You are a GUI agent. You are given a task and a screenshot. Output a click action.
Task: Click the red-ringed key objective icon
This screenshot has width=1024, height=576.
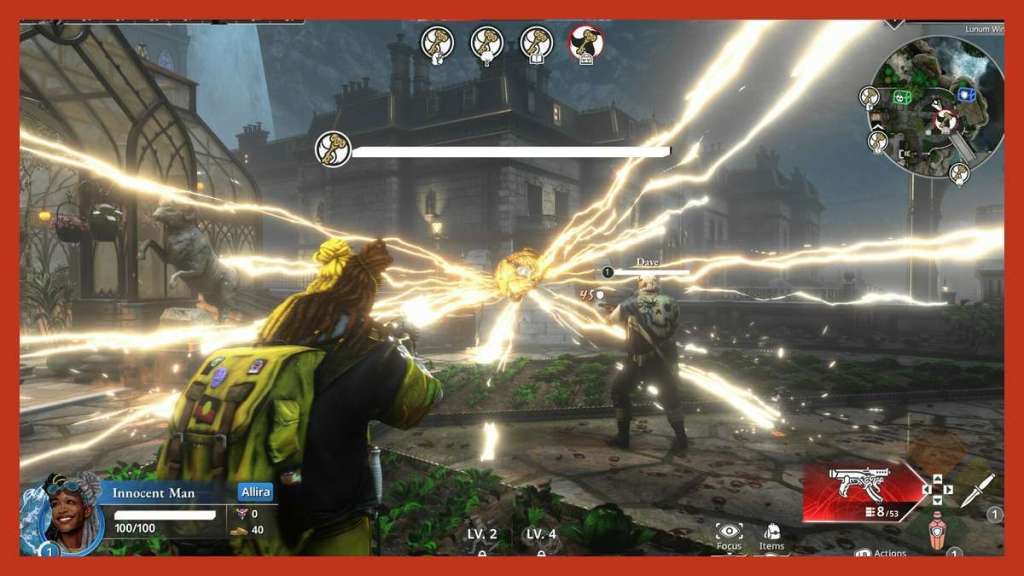point(586,43)
